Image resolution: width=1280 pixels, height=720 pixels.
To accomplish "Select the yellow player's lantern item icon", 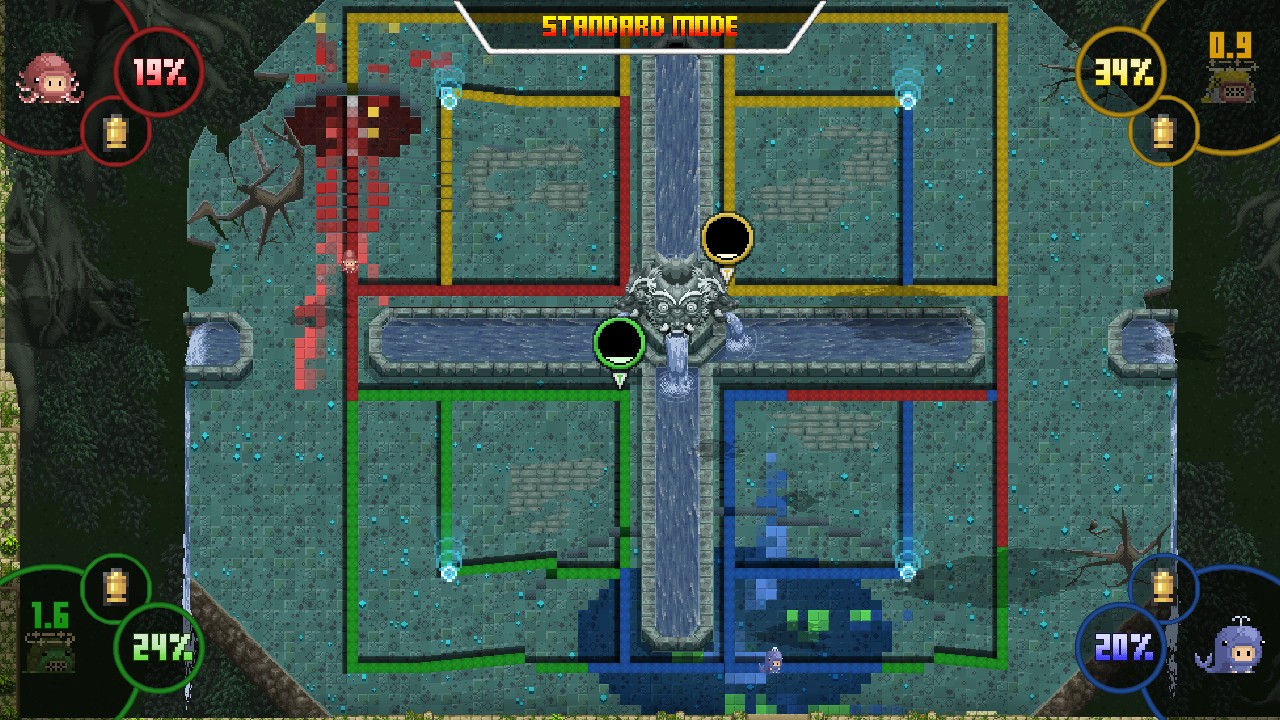I will coord(1162,131).
